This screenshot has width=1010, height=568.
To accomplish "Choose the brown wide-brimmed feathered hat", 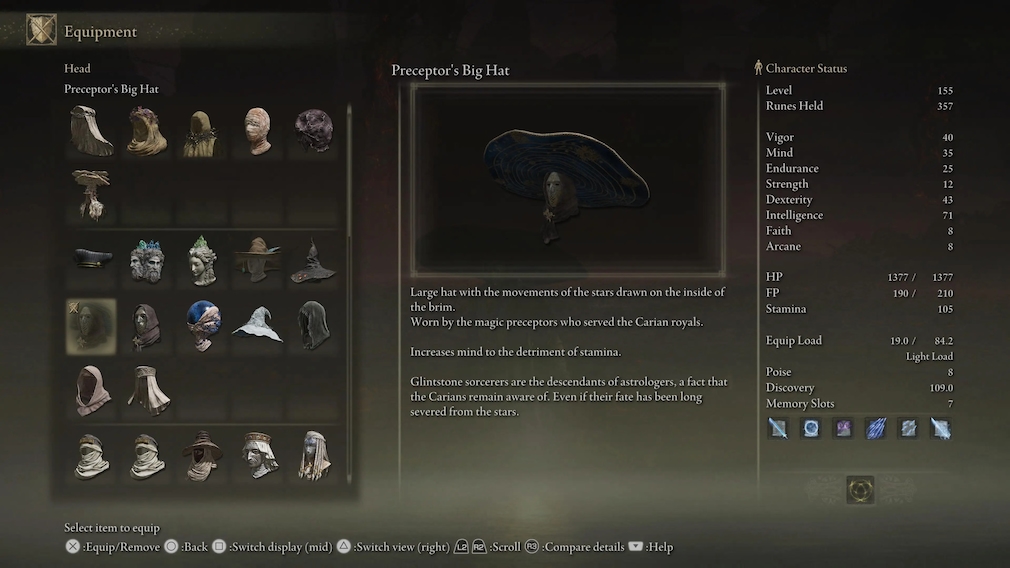I will click(258, 261).
